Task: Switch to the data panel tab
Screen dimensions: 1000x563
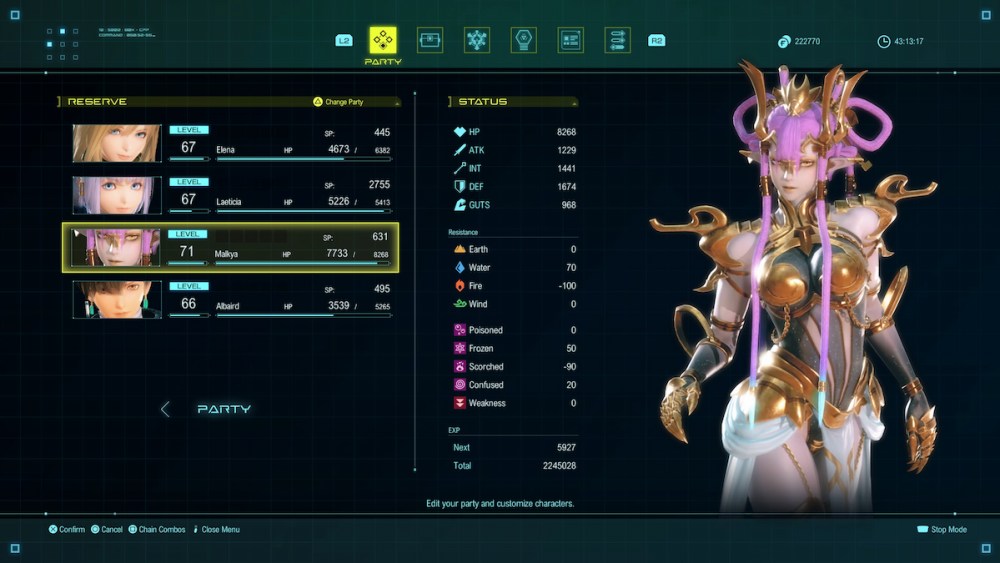Action: tap(570, 41)
